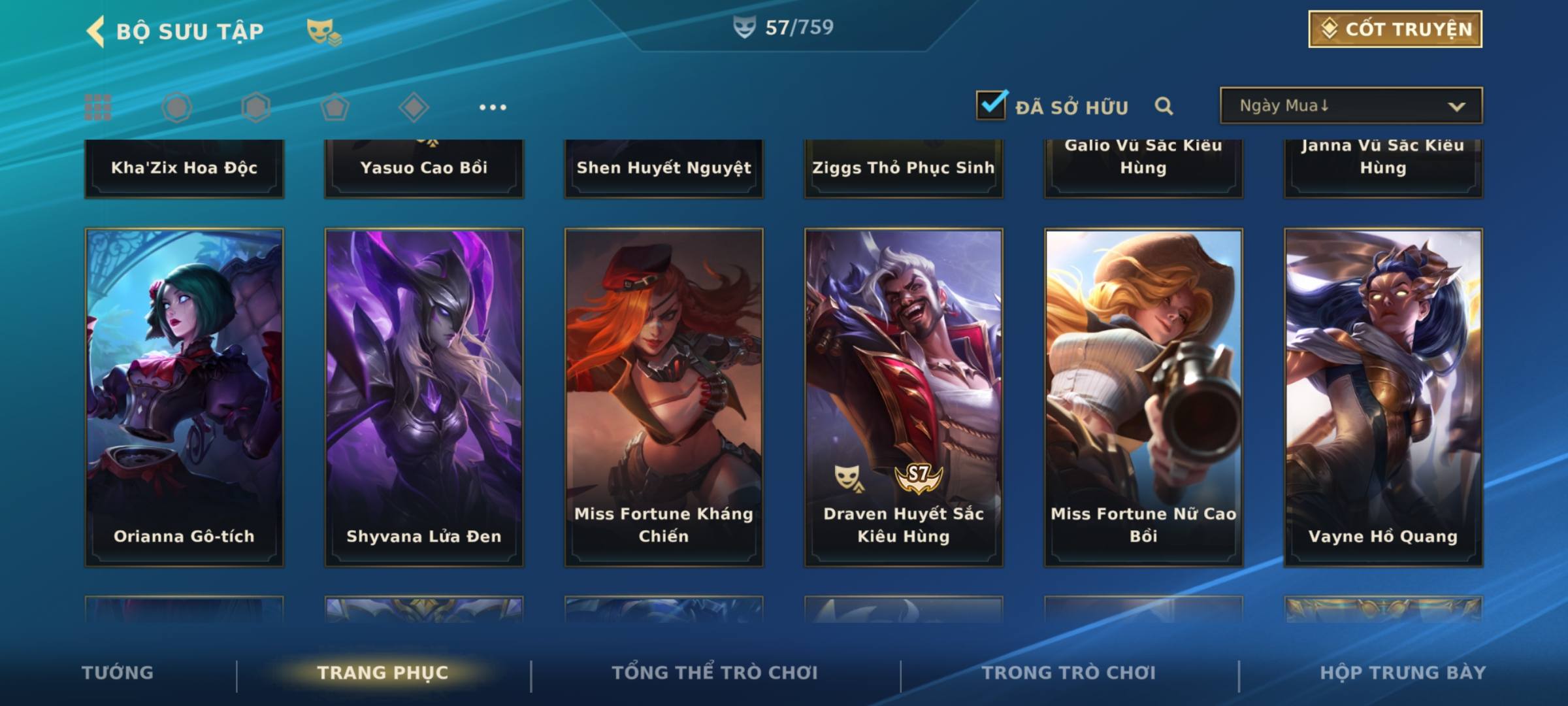Screen dimensions: 1568x706
Task: Show more filters via three-dots icon
Action: (493, 107)
